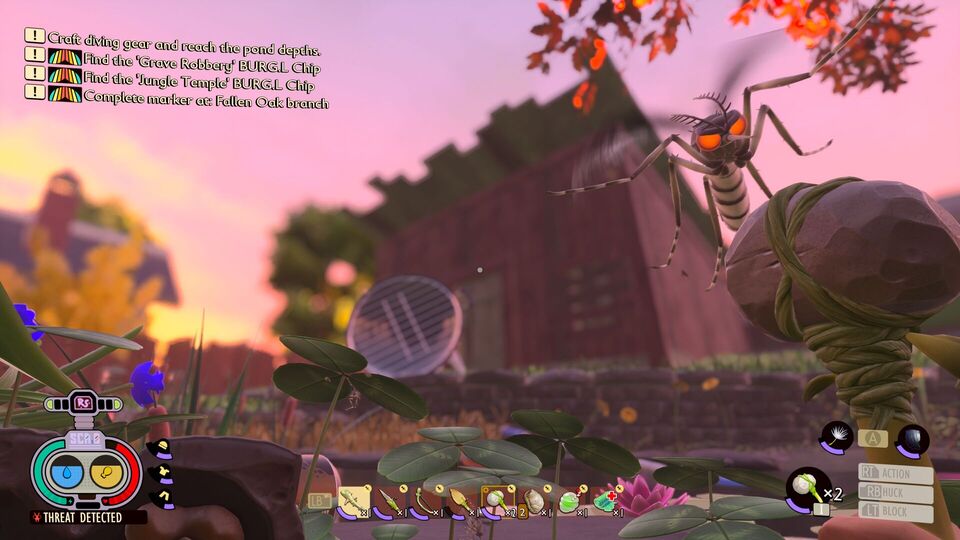Click the helmet armor status icon
The height and width of the screenshot is (540, 960).
coord(161,449)
